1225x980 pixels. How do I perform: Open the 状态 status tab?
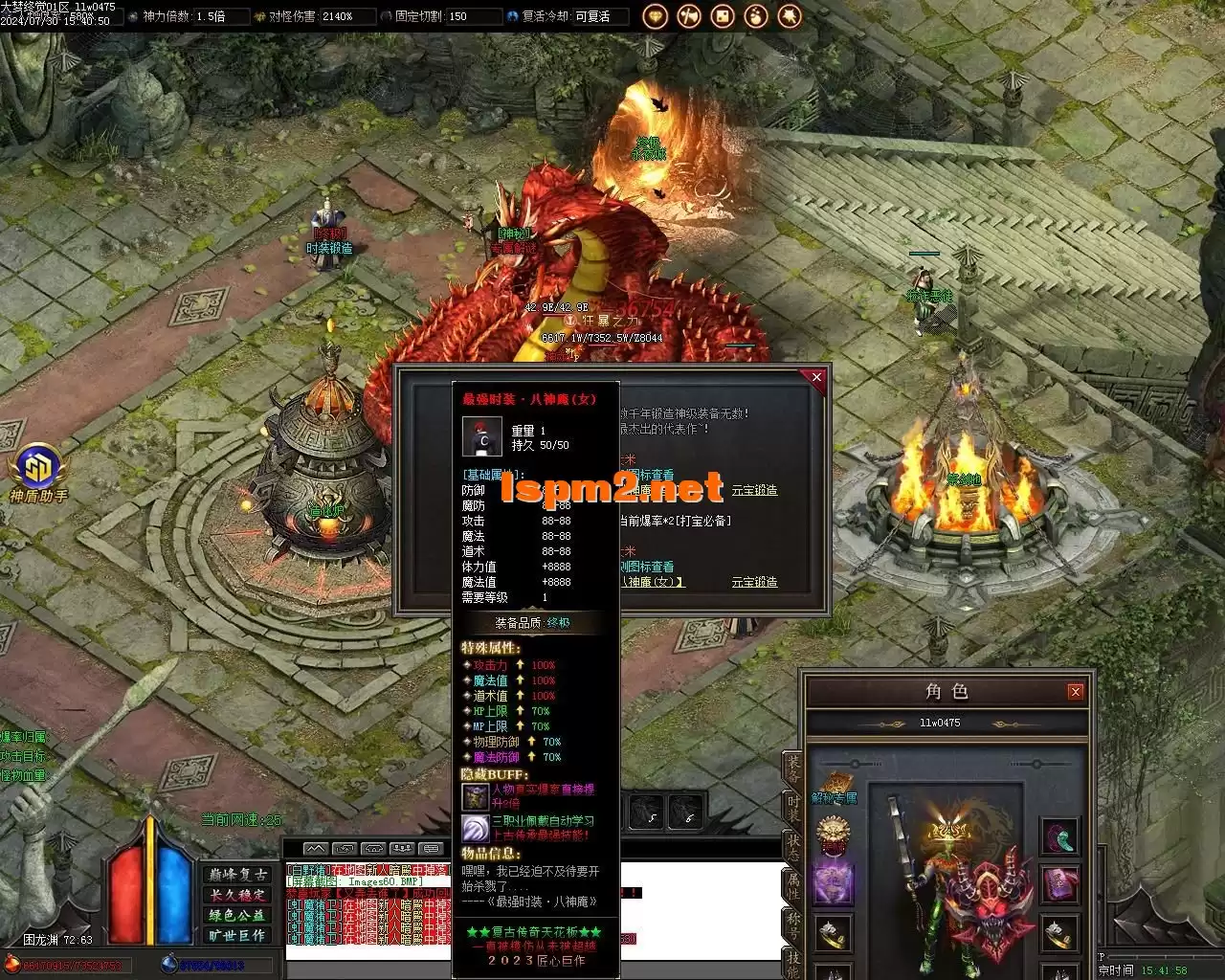point(792,848)
